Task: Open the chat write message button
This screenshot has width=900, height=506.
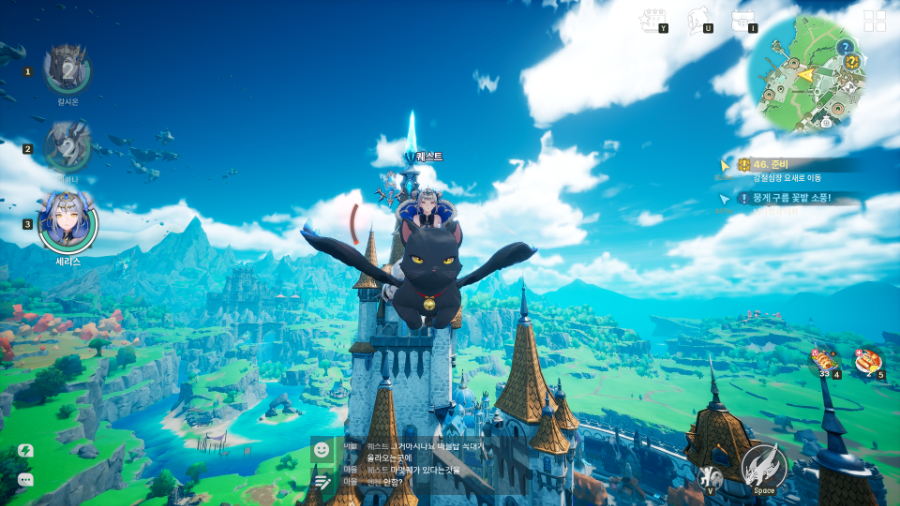Action: (322, 482)
